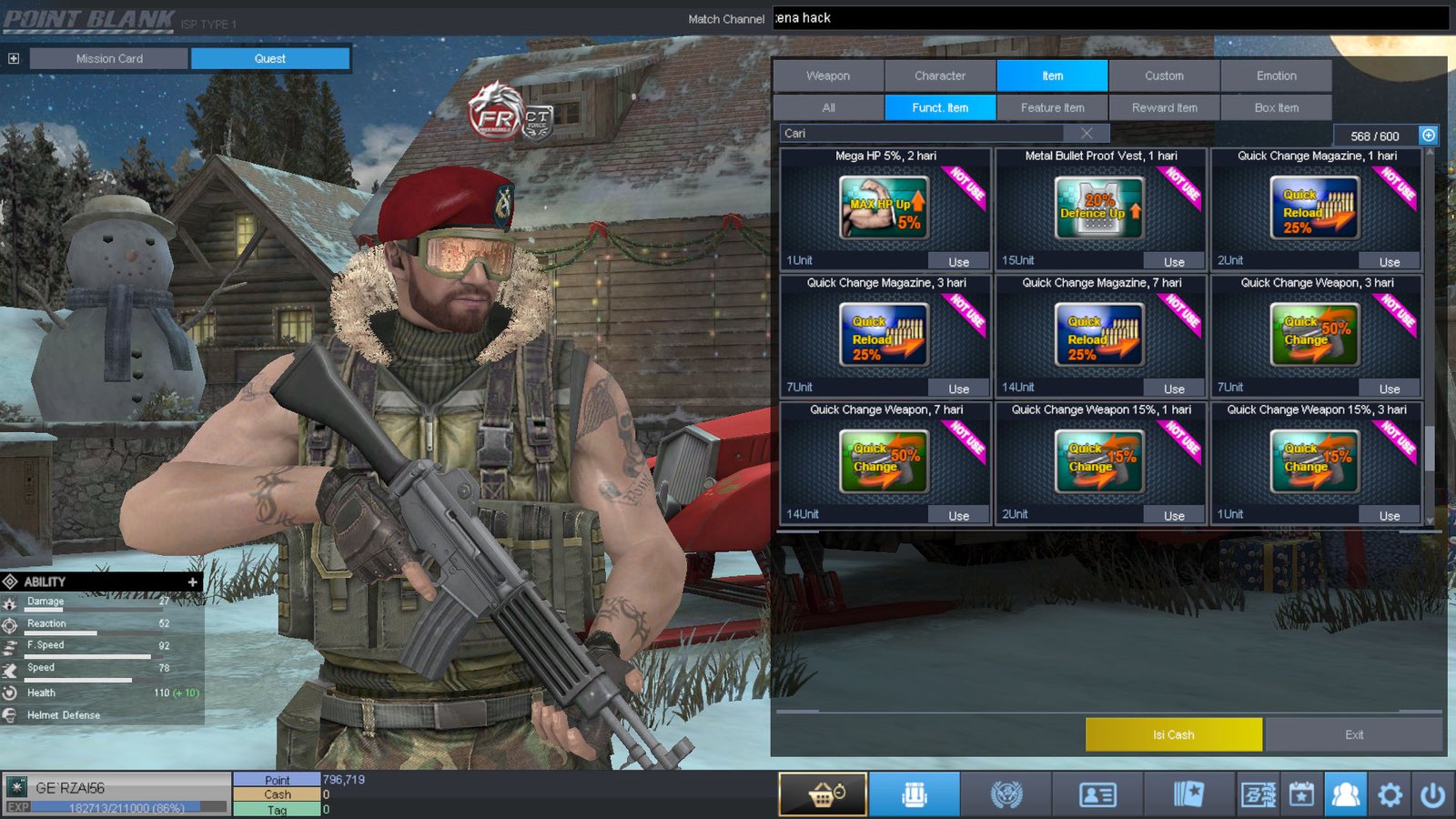This screenshot has width=1456, height=819.
Task: Open settings with the gear icon
Action: [1390, 794]
